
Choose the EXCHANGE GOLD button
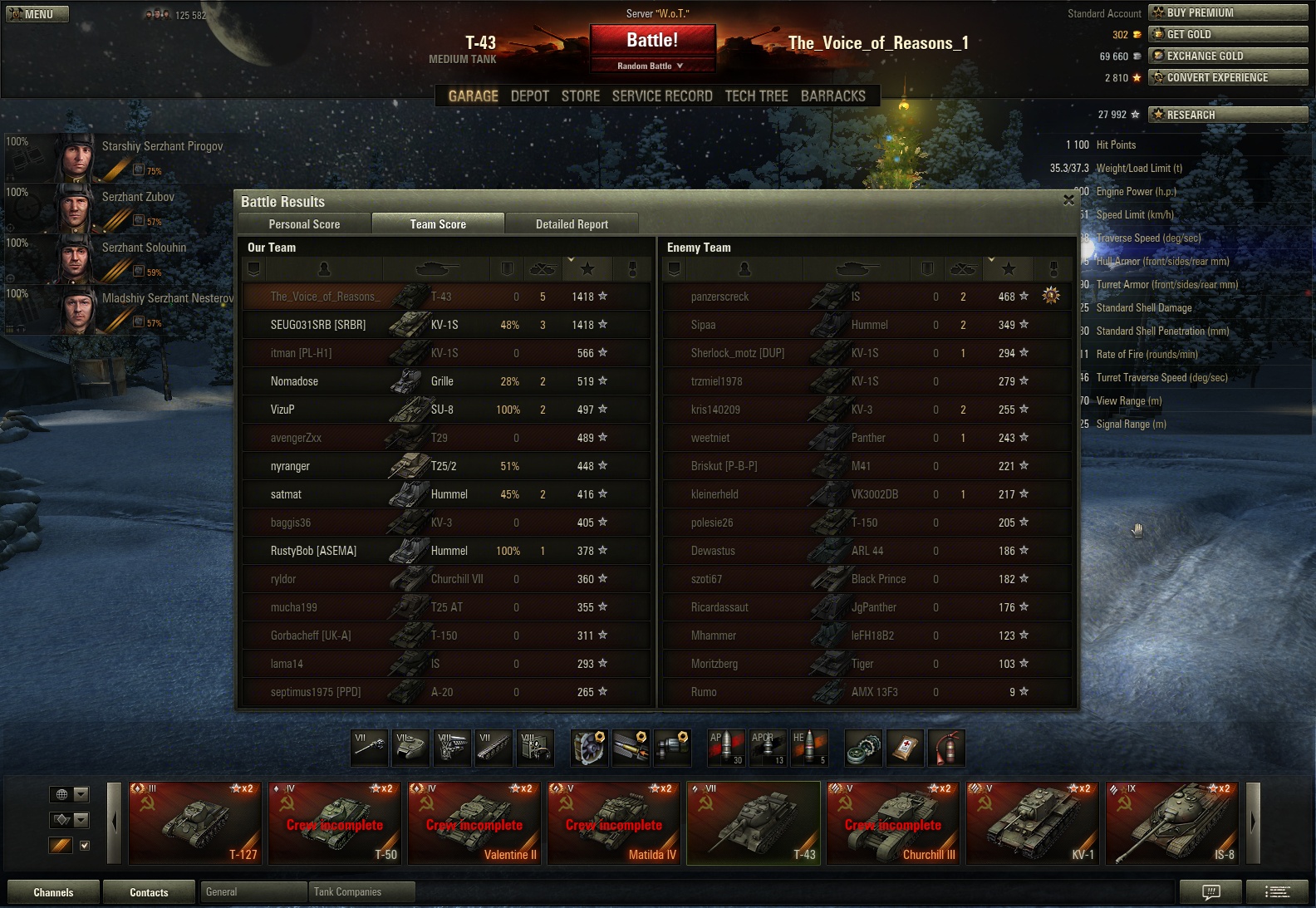pyautogui.click(x=1227, y=56)
